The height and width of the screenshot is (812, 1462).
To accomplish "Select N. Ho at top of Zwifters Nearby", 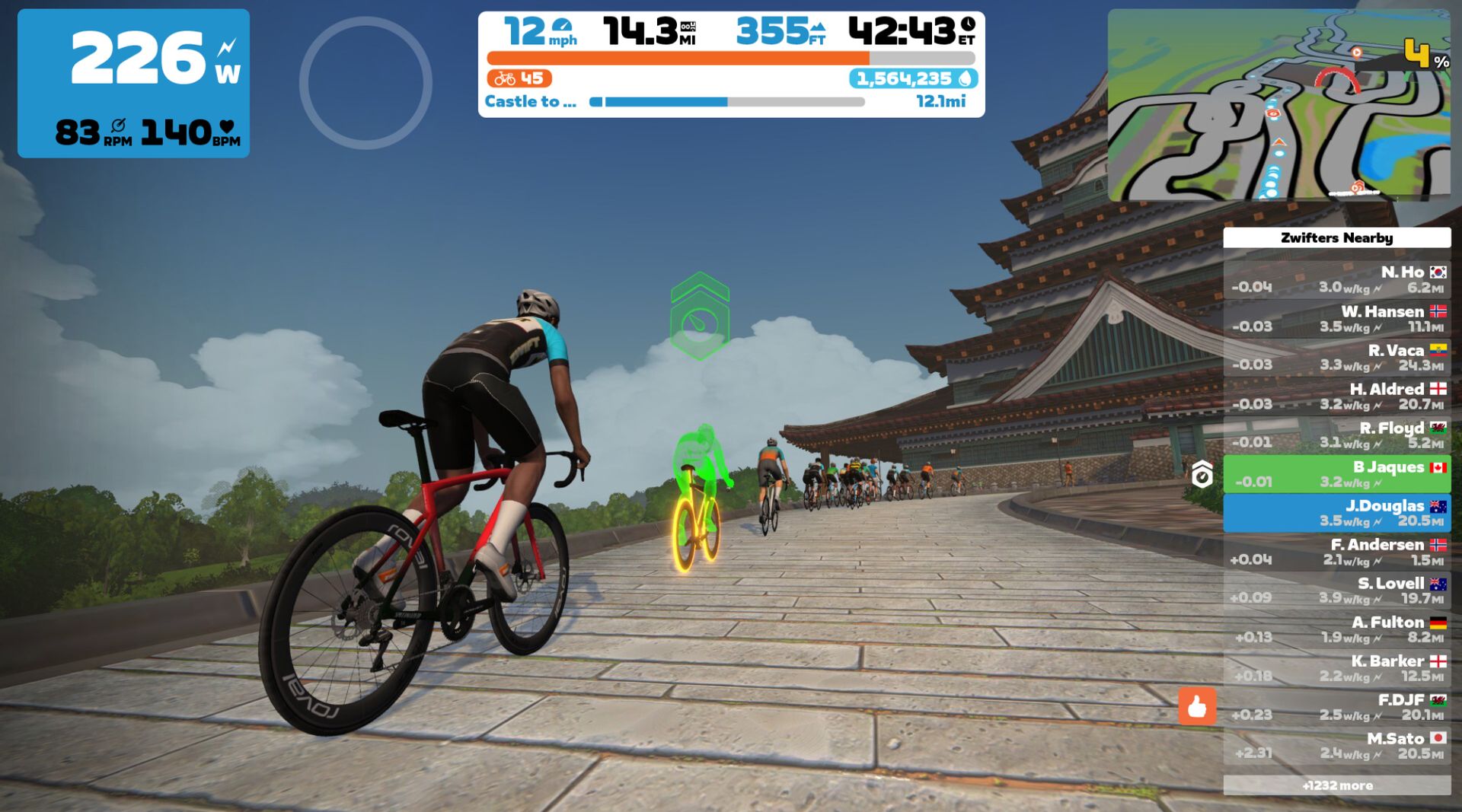I will [x=1336, y=280].
